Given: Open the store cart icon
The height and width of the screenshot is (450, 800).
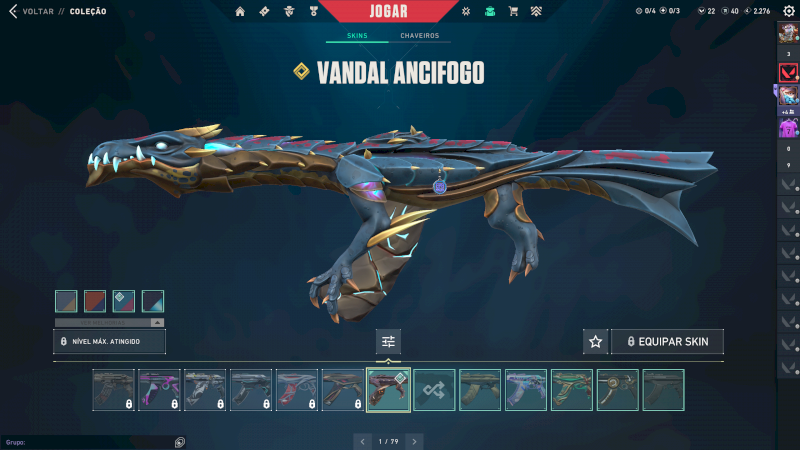Looking at the screenshot, I should click(x=513, y=11).
